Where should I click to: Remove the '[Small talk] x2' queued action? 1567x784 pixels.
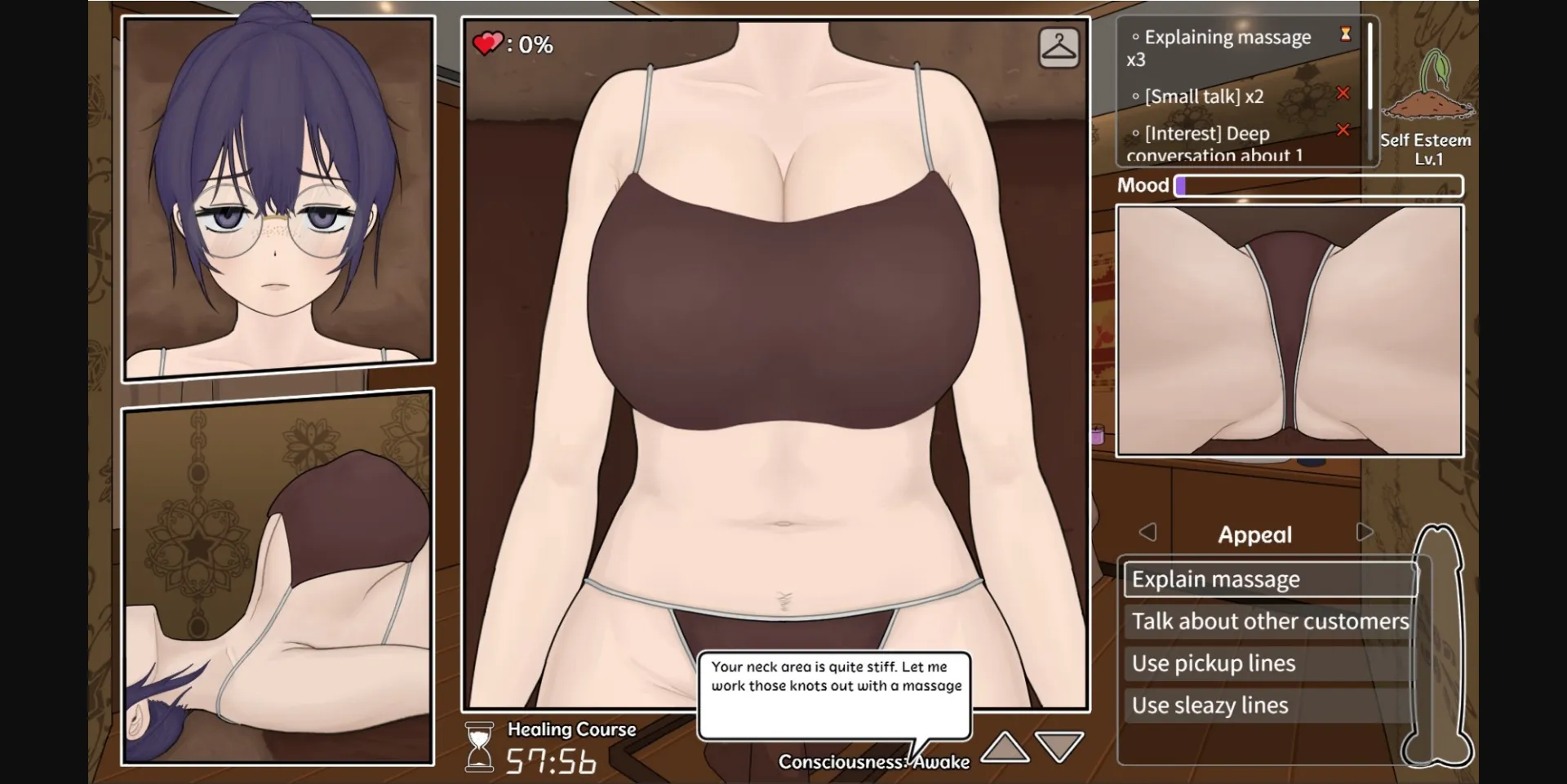[x=1344, y=93]
